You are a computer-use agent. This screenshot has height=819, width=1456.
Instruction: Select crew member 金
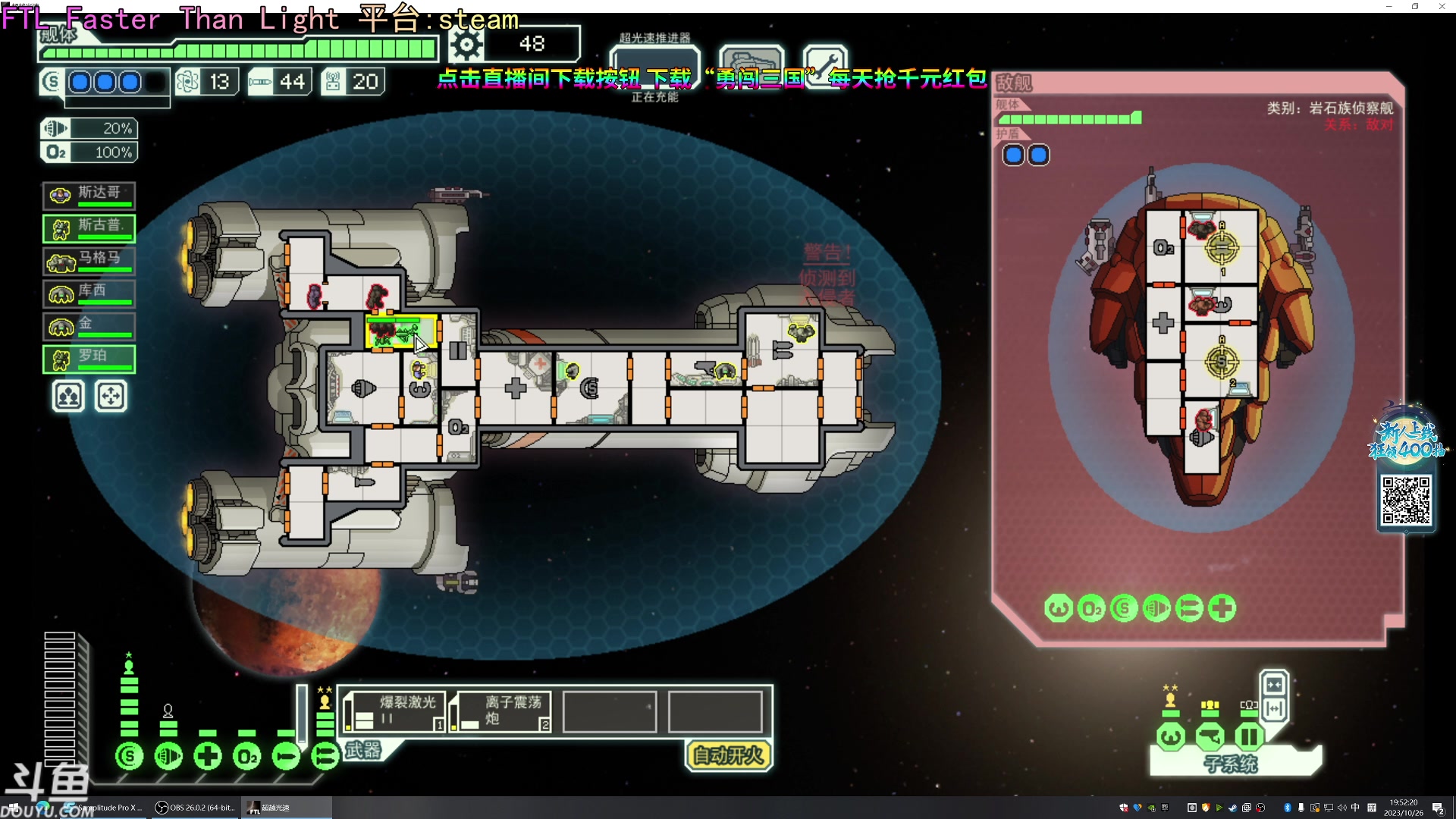pyautogui.click(x=89, y=326)
